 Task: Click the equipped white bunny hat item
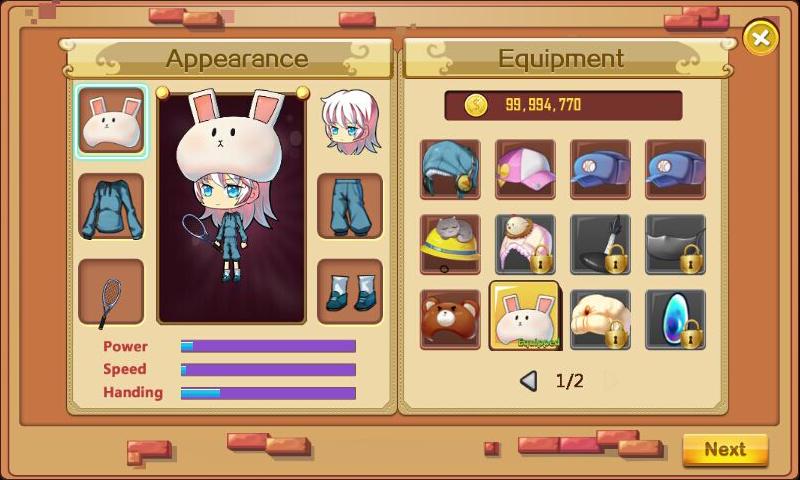coord(526,317)
